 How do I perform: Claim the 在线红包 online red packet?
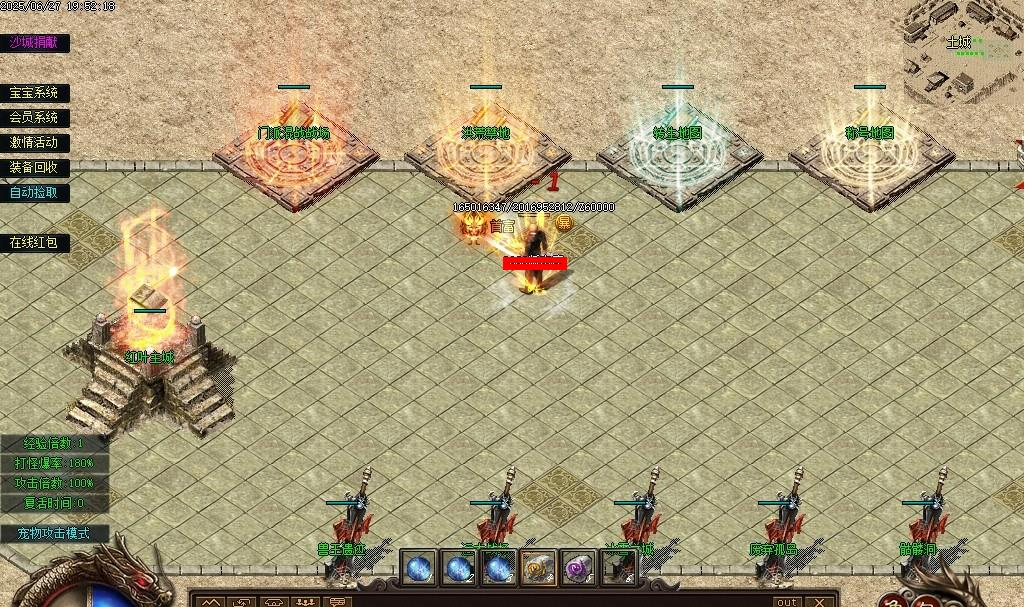point(34,243)
